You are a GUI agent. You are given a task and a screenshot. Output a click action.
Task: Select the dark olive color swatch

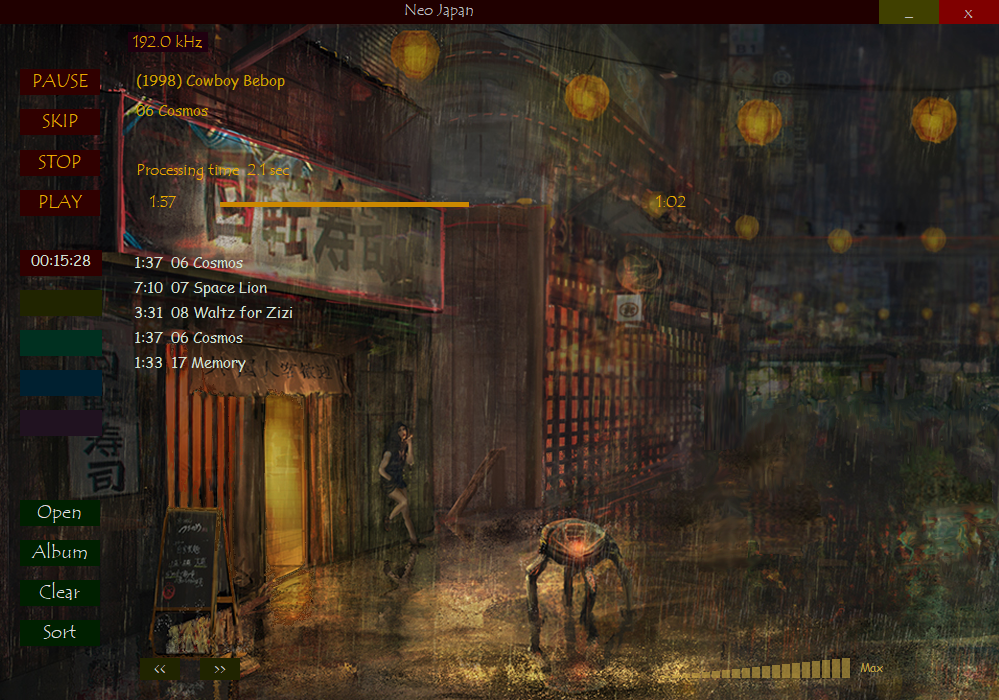pyautogui.click(x=60, y=303)
